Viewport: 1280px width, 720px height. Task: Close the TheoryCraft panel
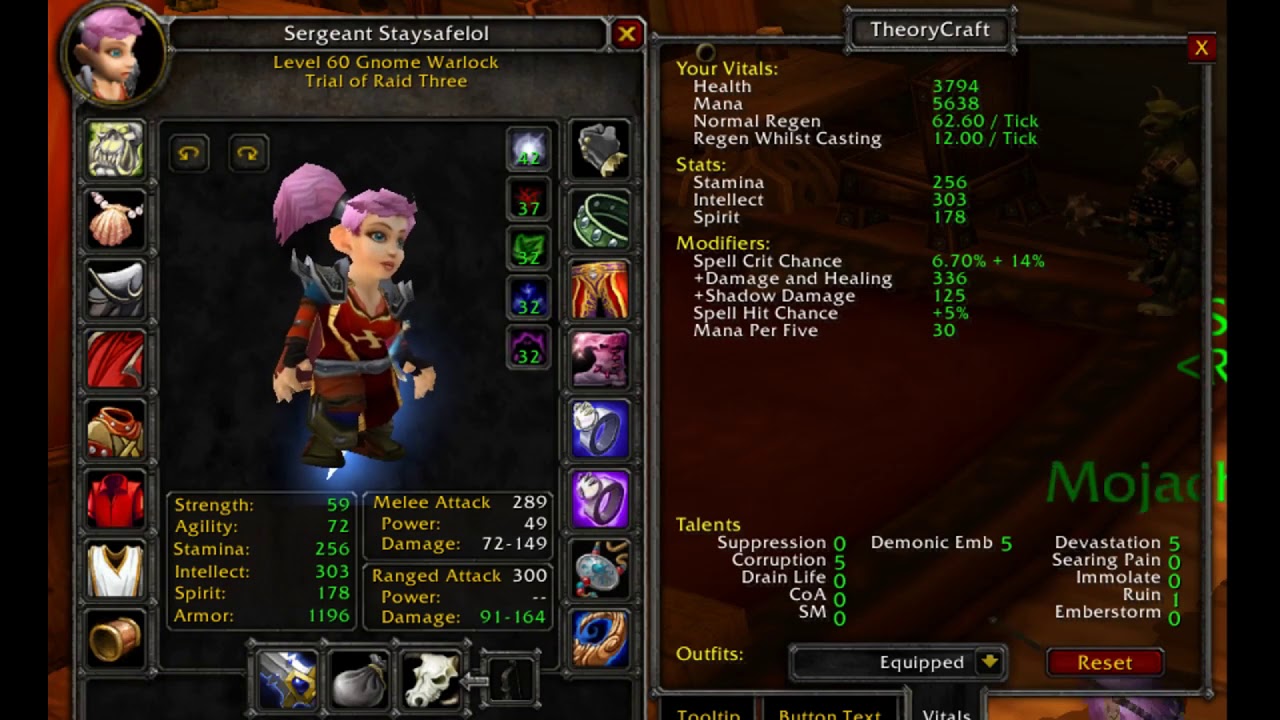coord(1201,48)
